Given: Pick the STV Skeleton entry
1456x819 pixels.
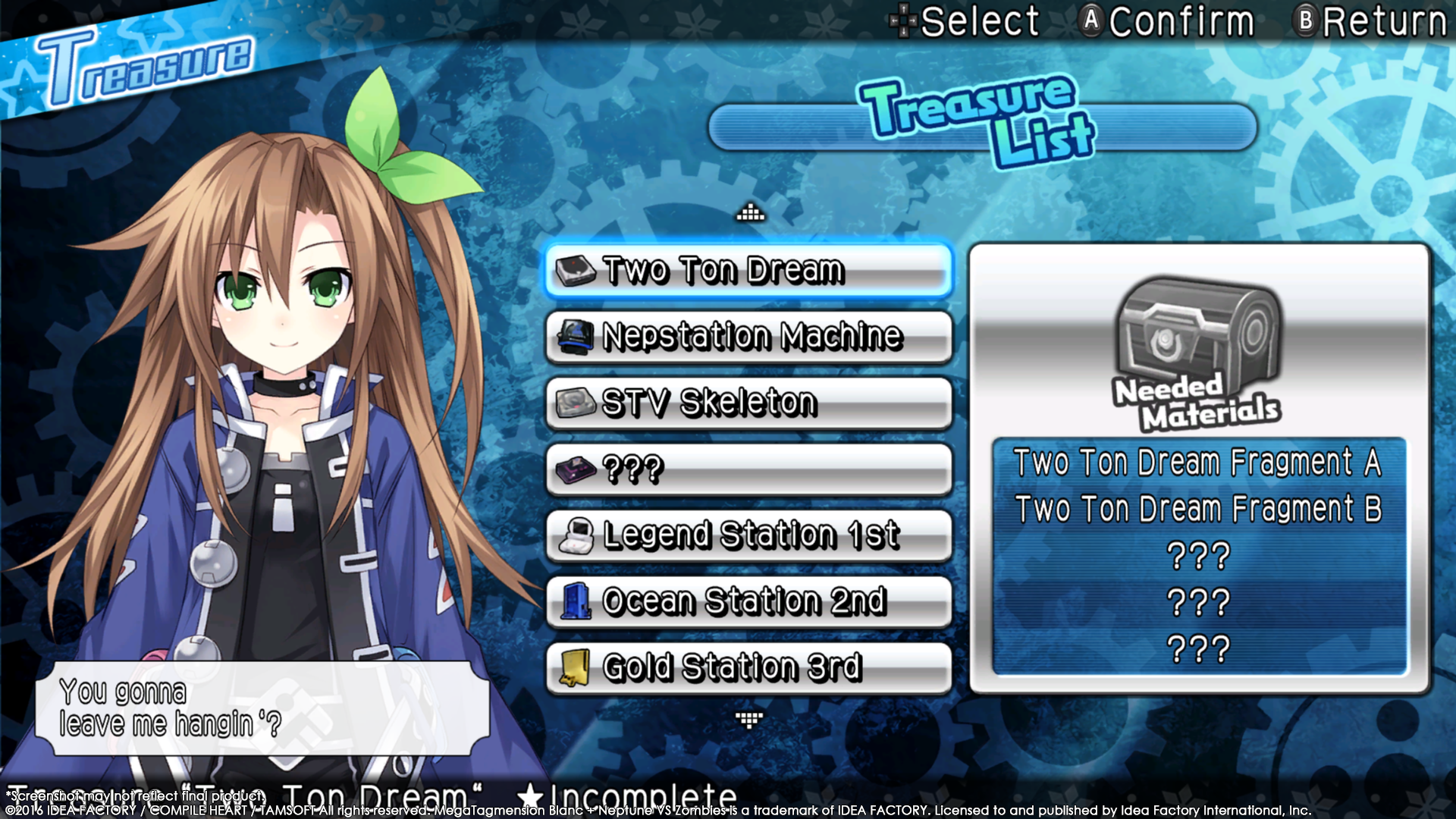Looking at the screenshot, I should pos(748,403).
